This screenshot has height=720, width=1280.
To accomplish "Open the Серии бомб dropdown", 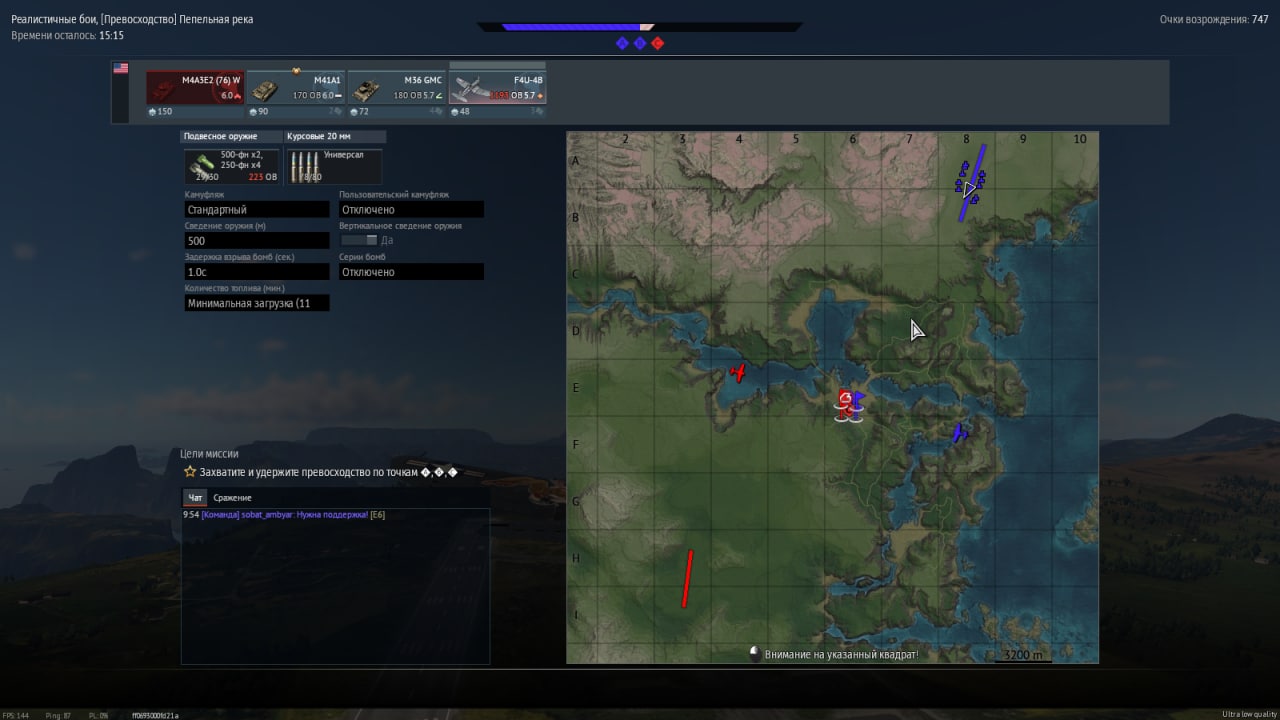I will point(411,272).
